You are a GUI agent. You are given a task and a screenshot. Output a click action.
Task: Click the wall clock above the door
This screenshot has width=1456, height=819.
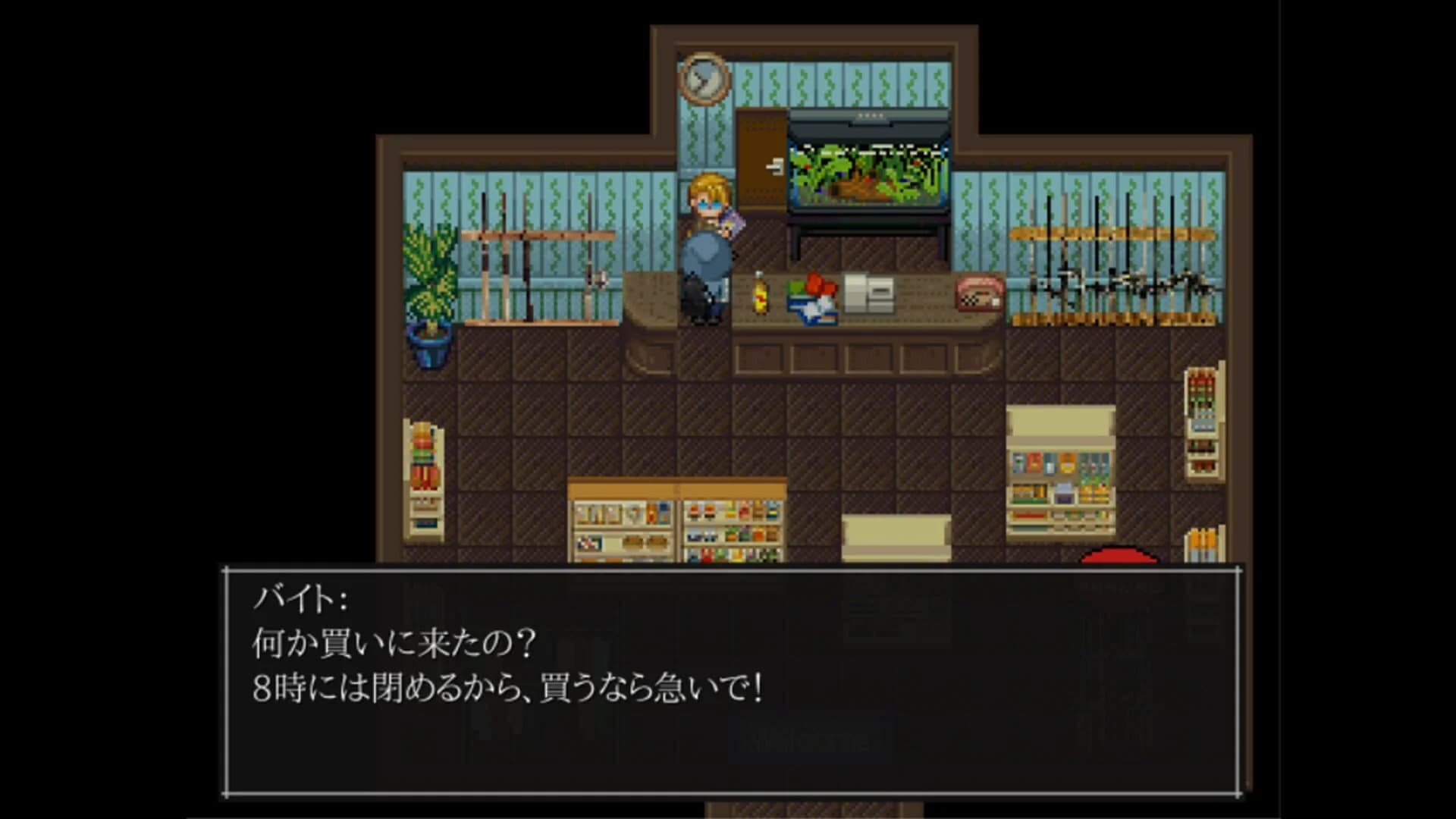tap(704, 76)
